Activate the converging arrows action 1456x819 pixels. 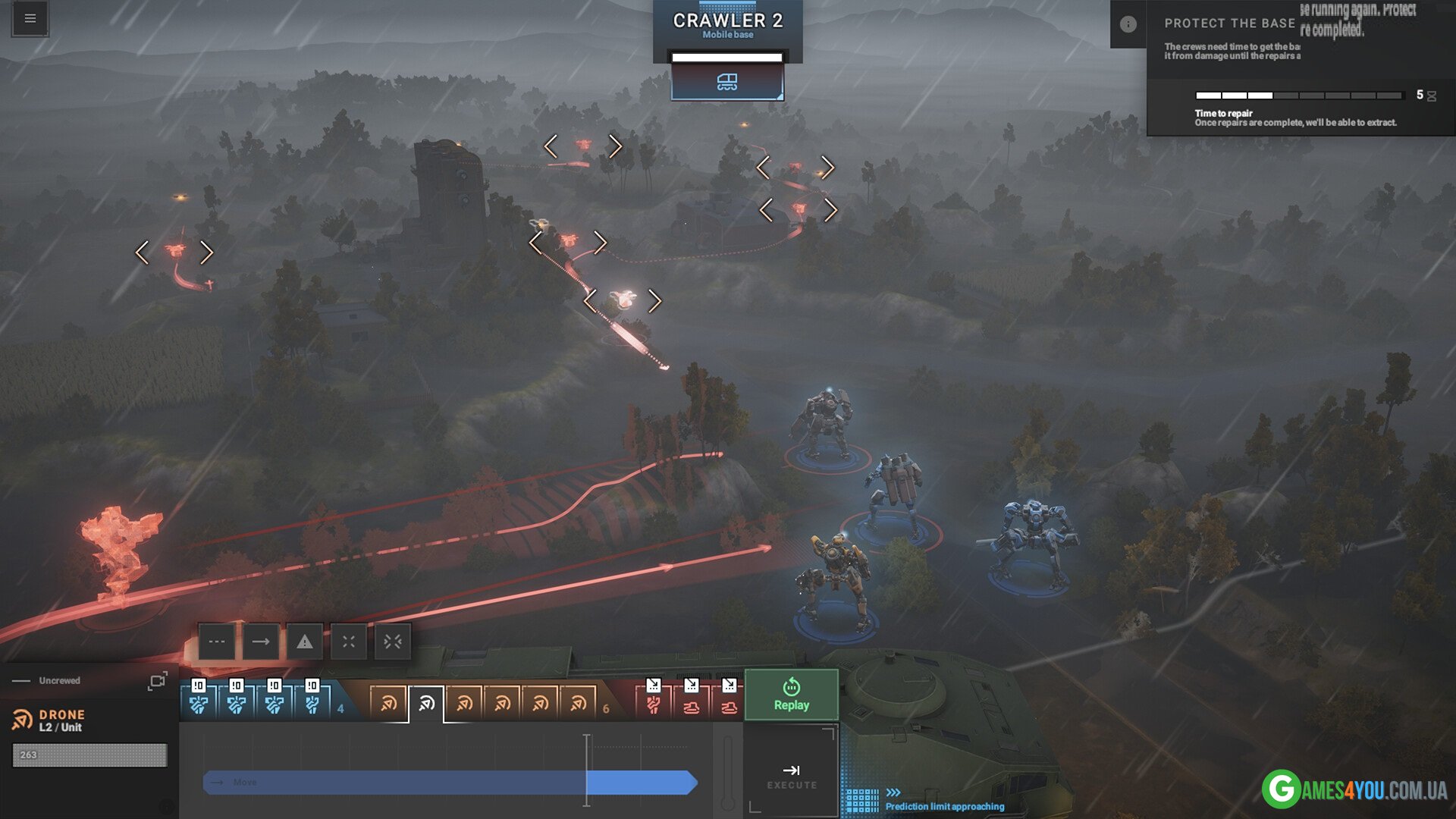(393, 642)
